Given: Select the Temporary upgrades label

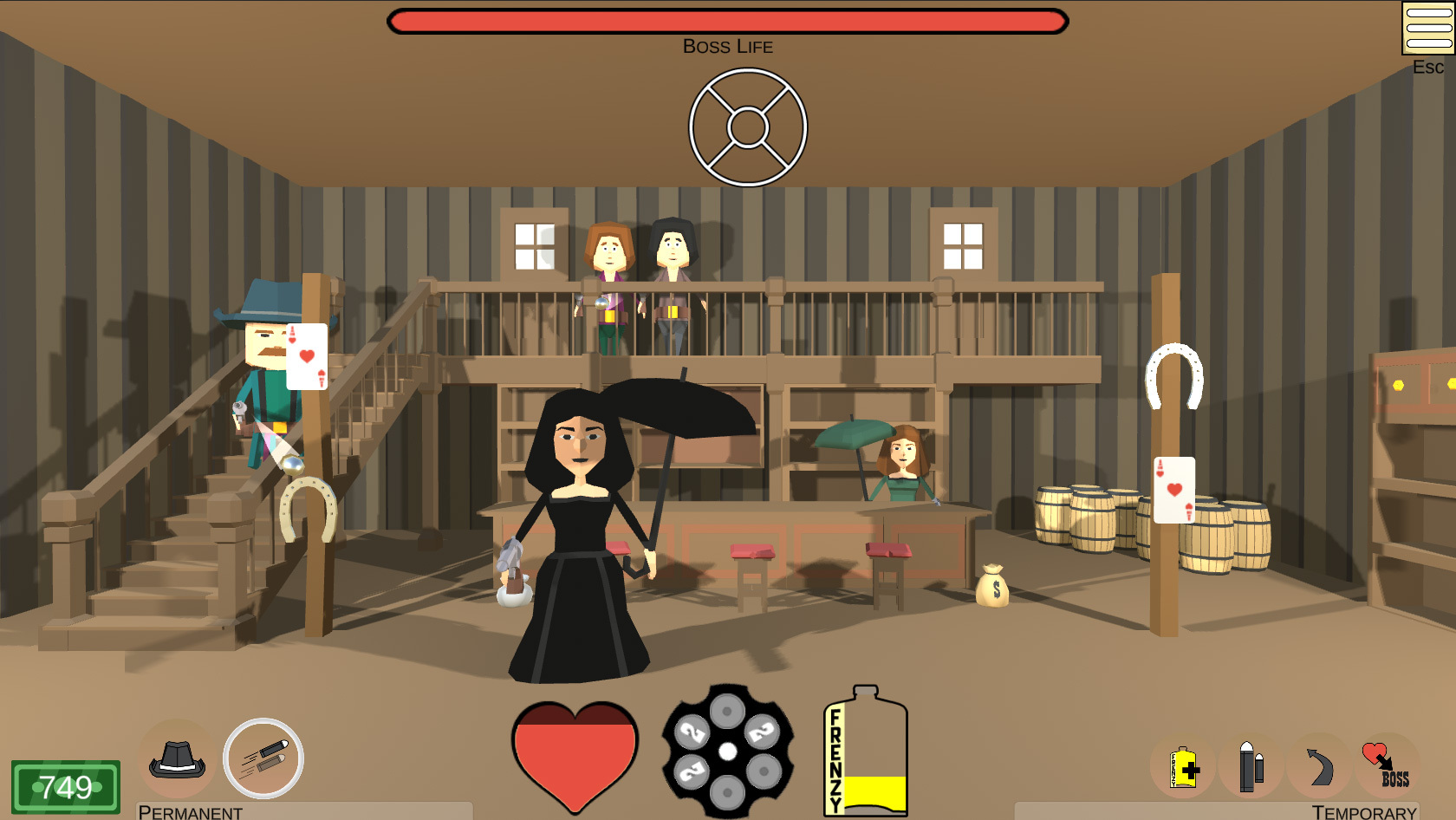Looking at the screenshot, I should click(1363, 813).
